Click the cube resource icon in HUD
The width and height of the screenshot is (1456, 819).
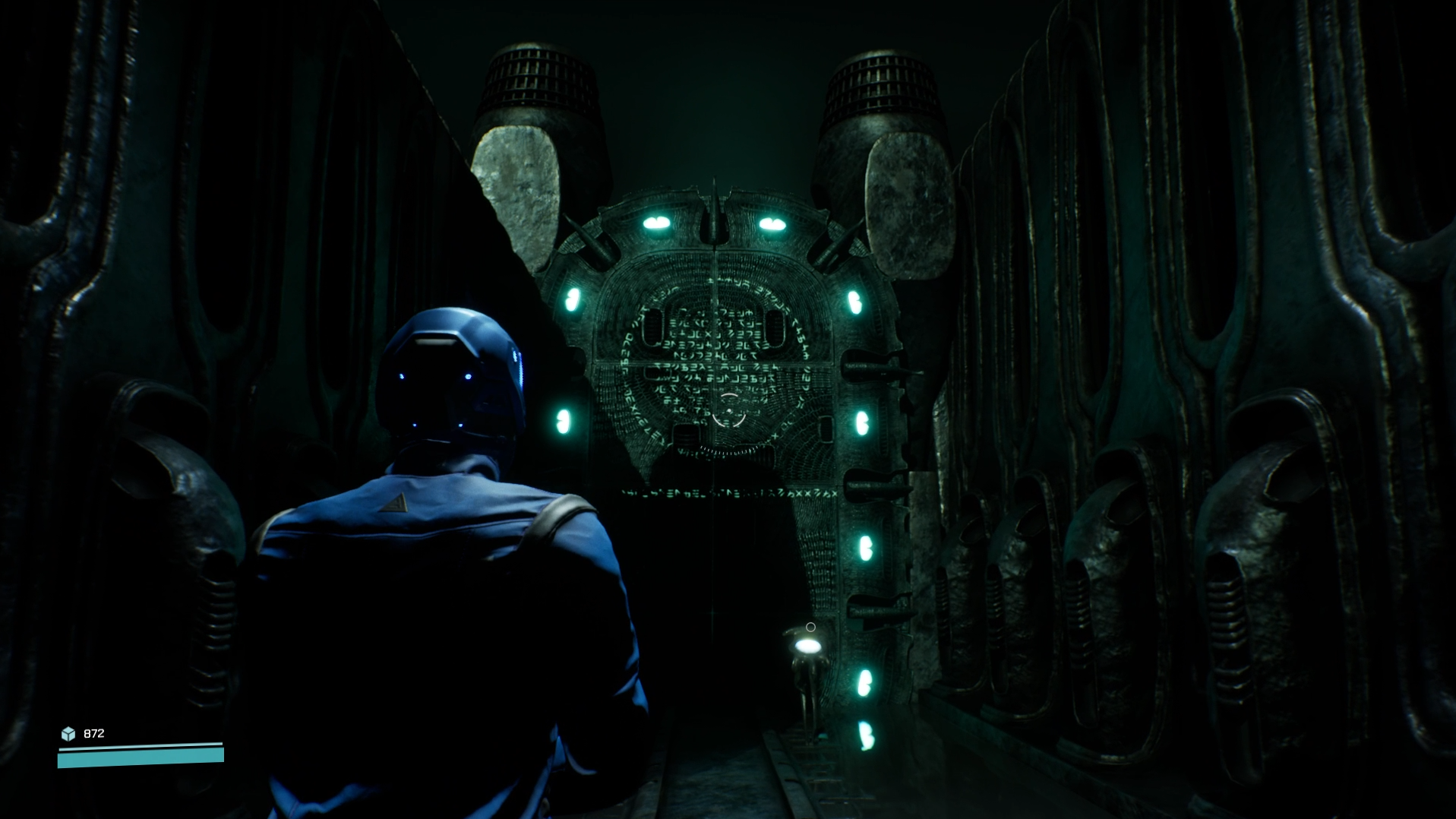pos(69,733)
